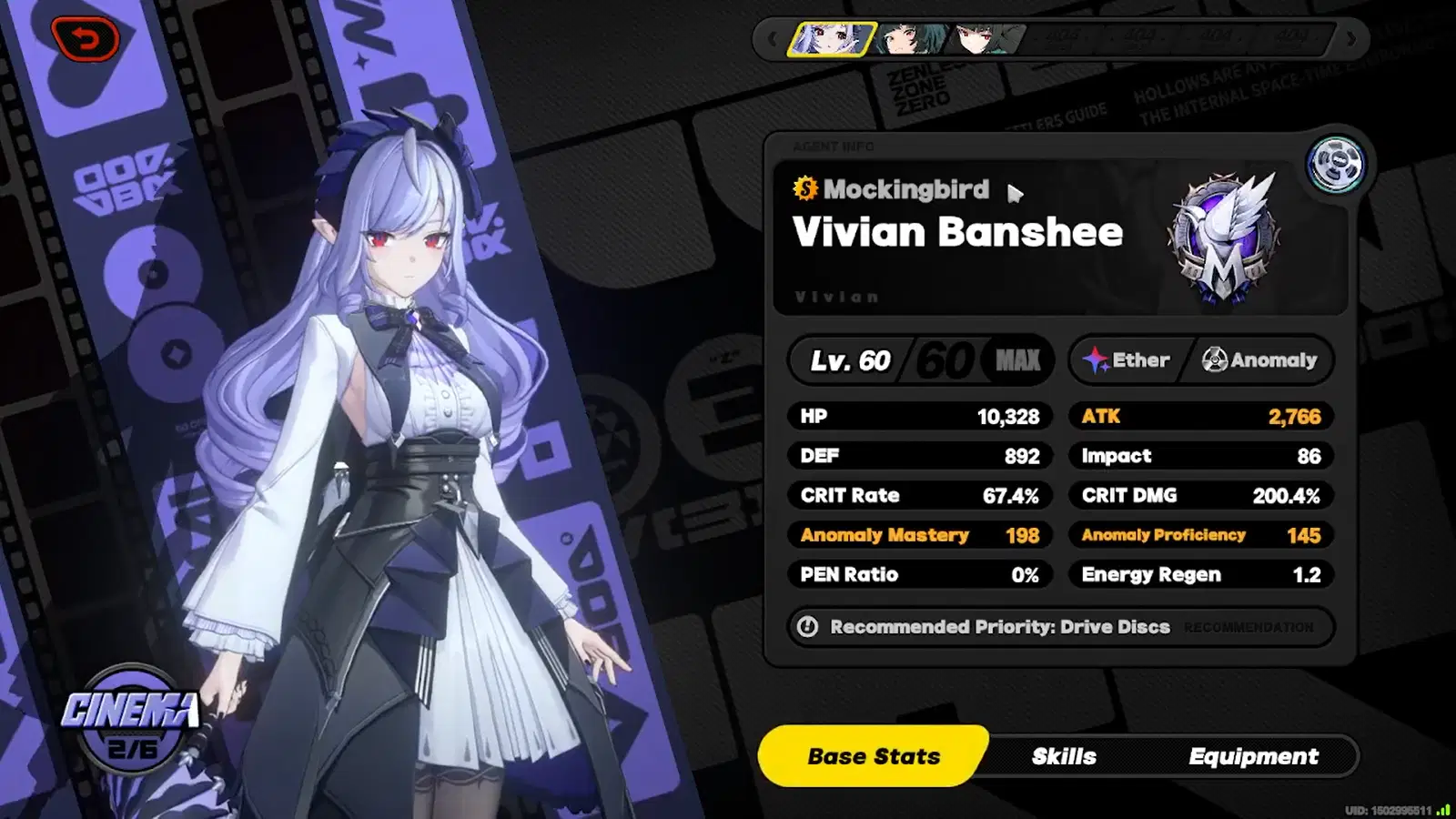Collapse roster using the left chevron arrow
This screenshot has height=819, width=1456.
[772, 39]
